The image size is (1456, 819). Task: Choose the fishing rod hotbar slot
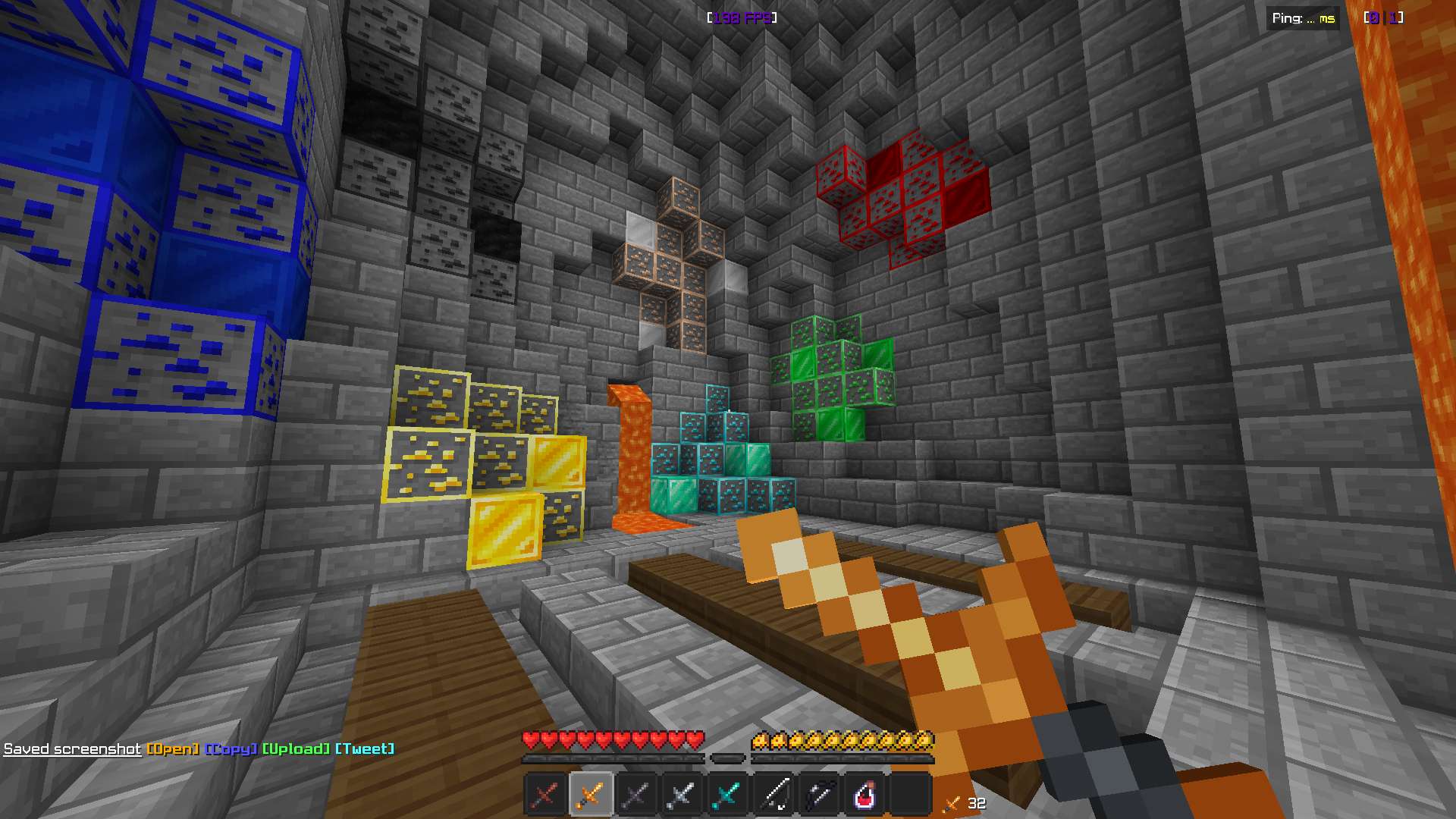(773, 794)
